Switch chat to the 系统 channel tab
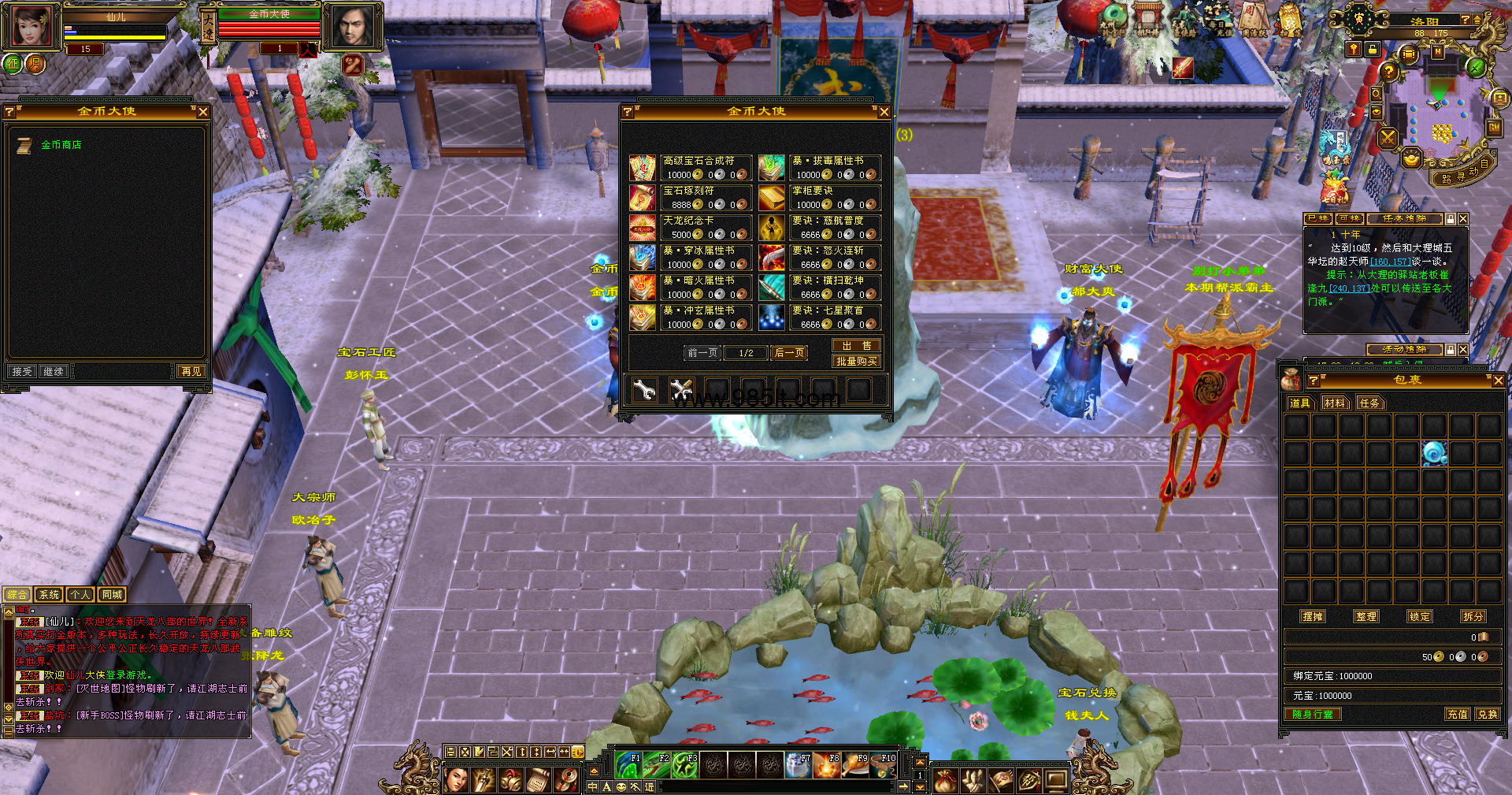This screenshot has width=1512, height=795. [x=49, y=595]
